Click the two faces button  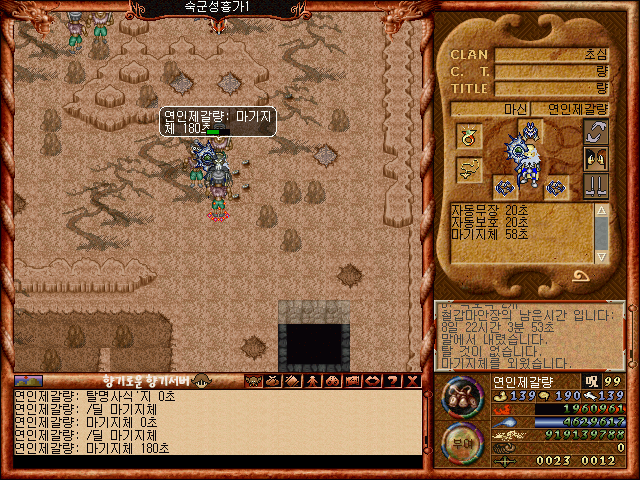596,159
